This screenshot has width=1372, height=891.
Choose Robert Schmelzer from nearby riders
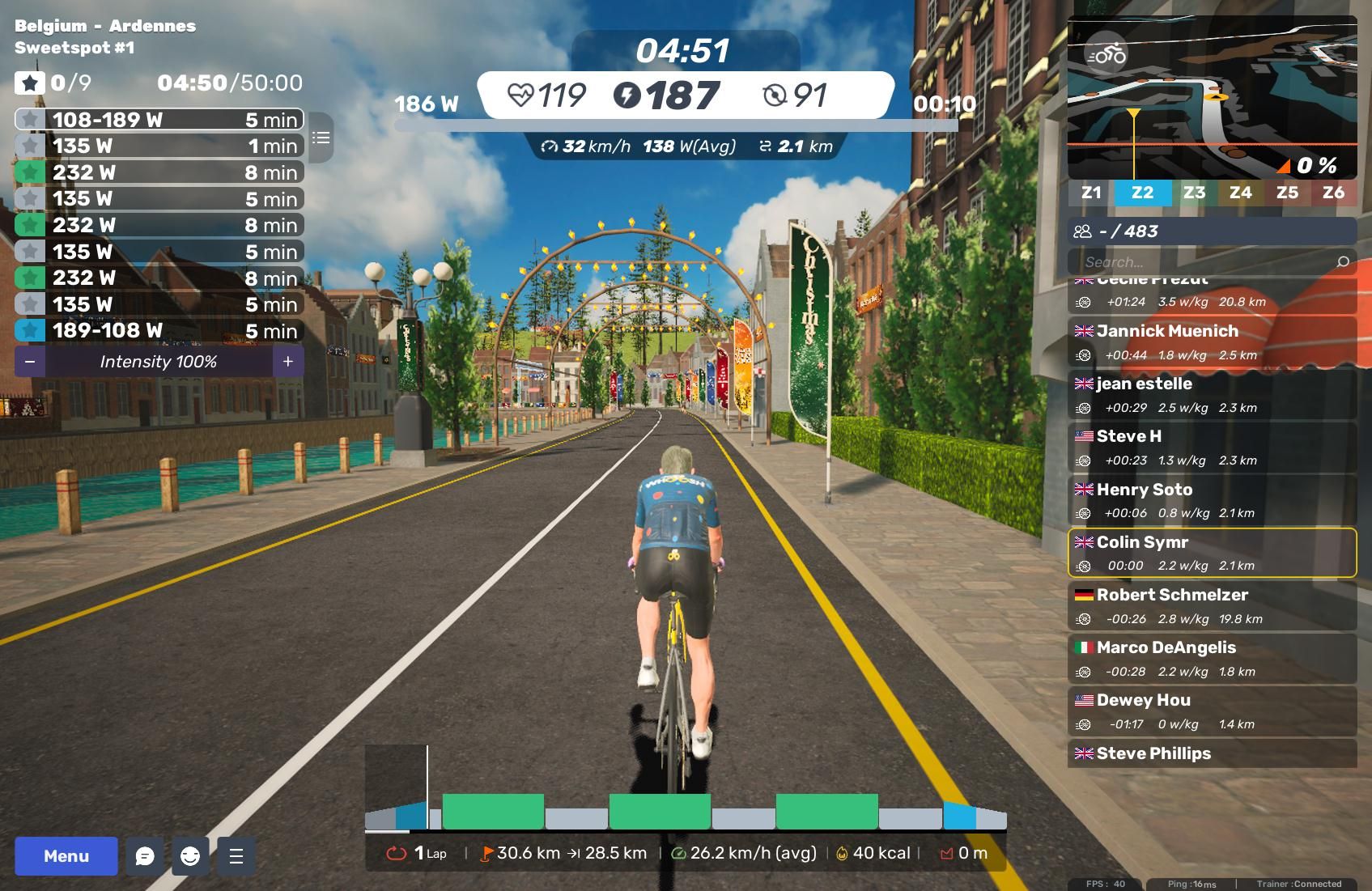tap(1212, 605)
